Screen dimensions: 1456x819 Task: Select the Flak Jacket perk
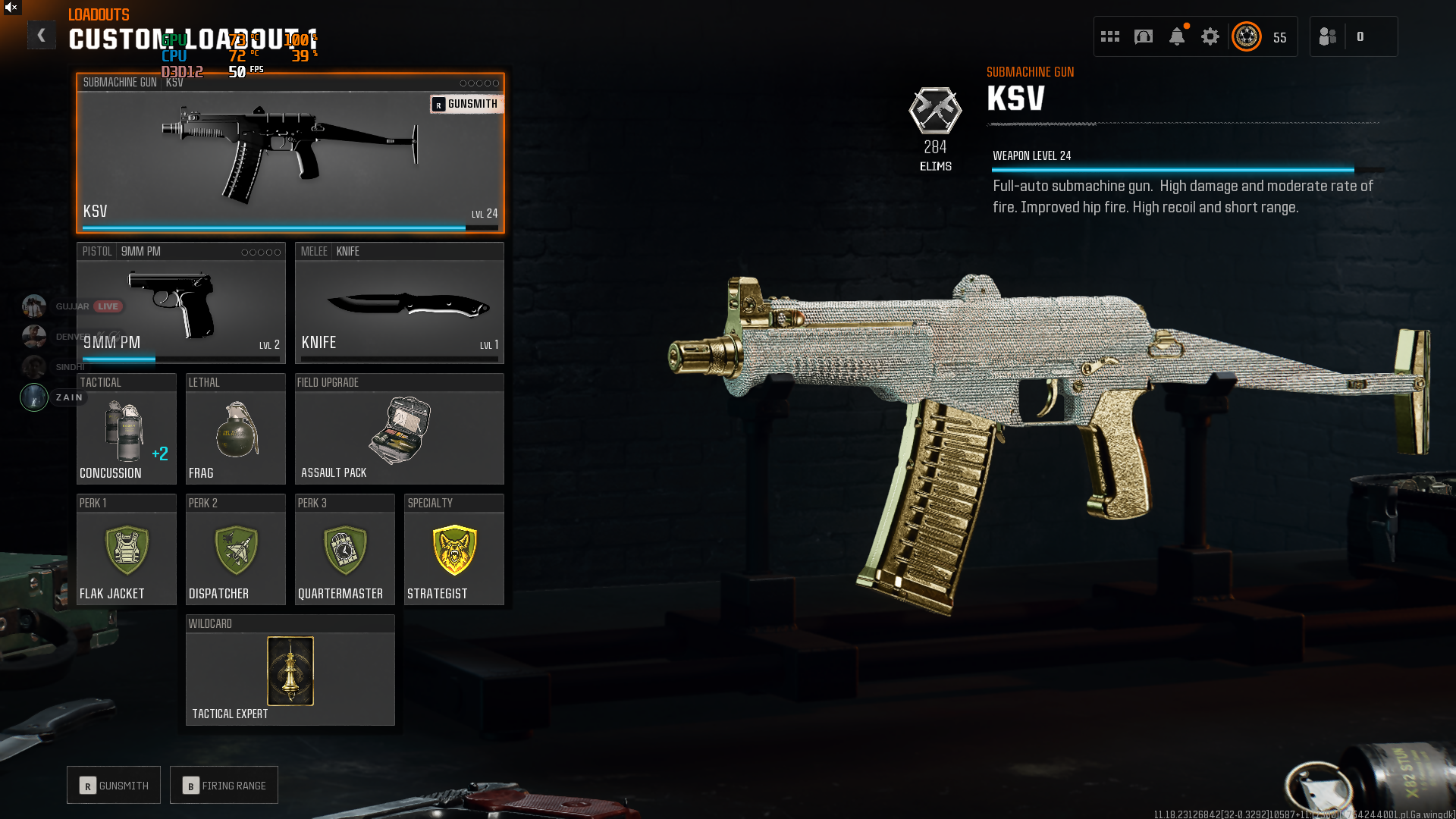126,550
